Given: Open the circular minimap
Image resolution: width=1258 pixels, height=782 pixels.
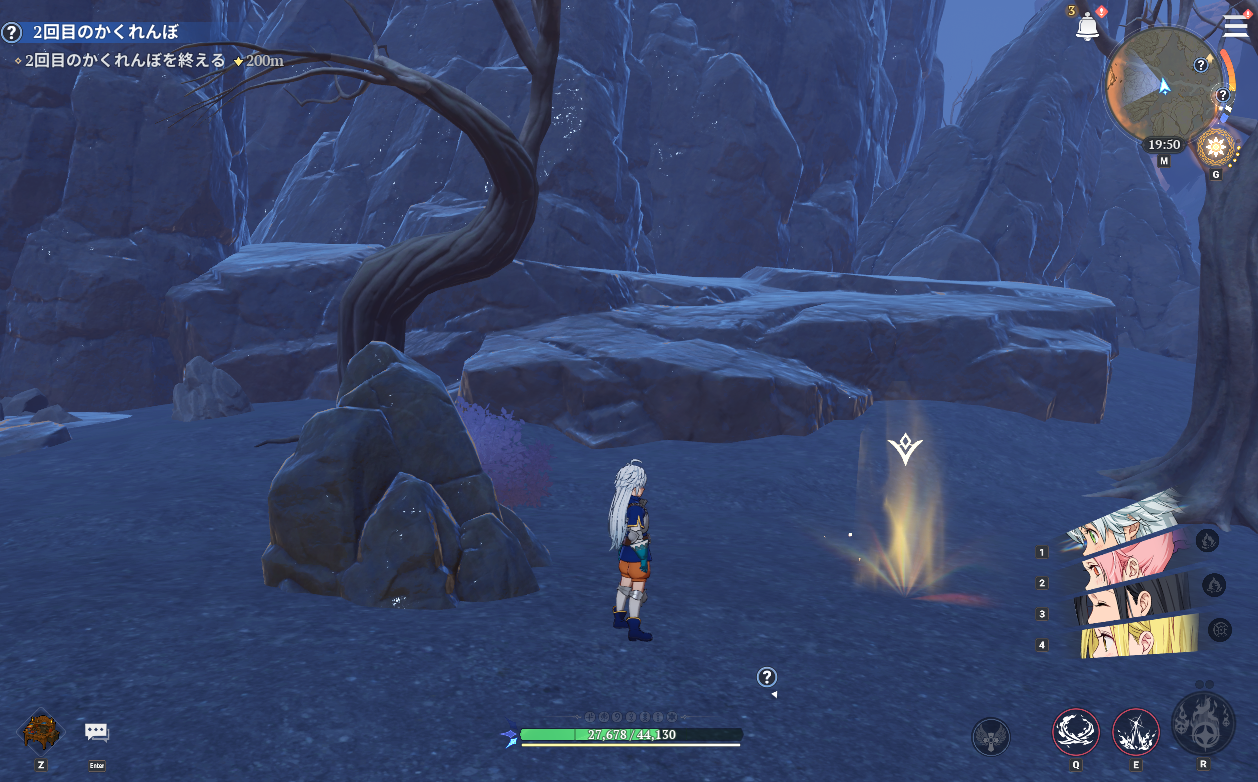Looking at the screenshot, I should (1160, 83).
